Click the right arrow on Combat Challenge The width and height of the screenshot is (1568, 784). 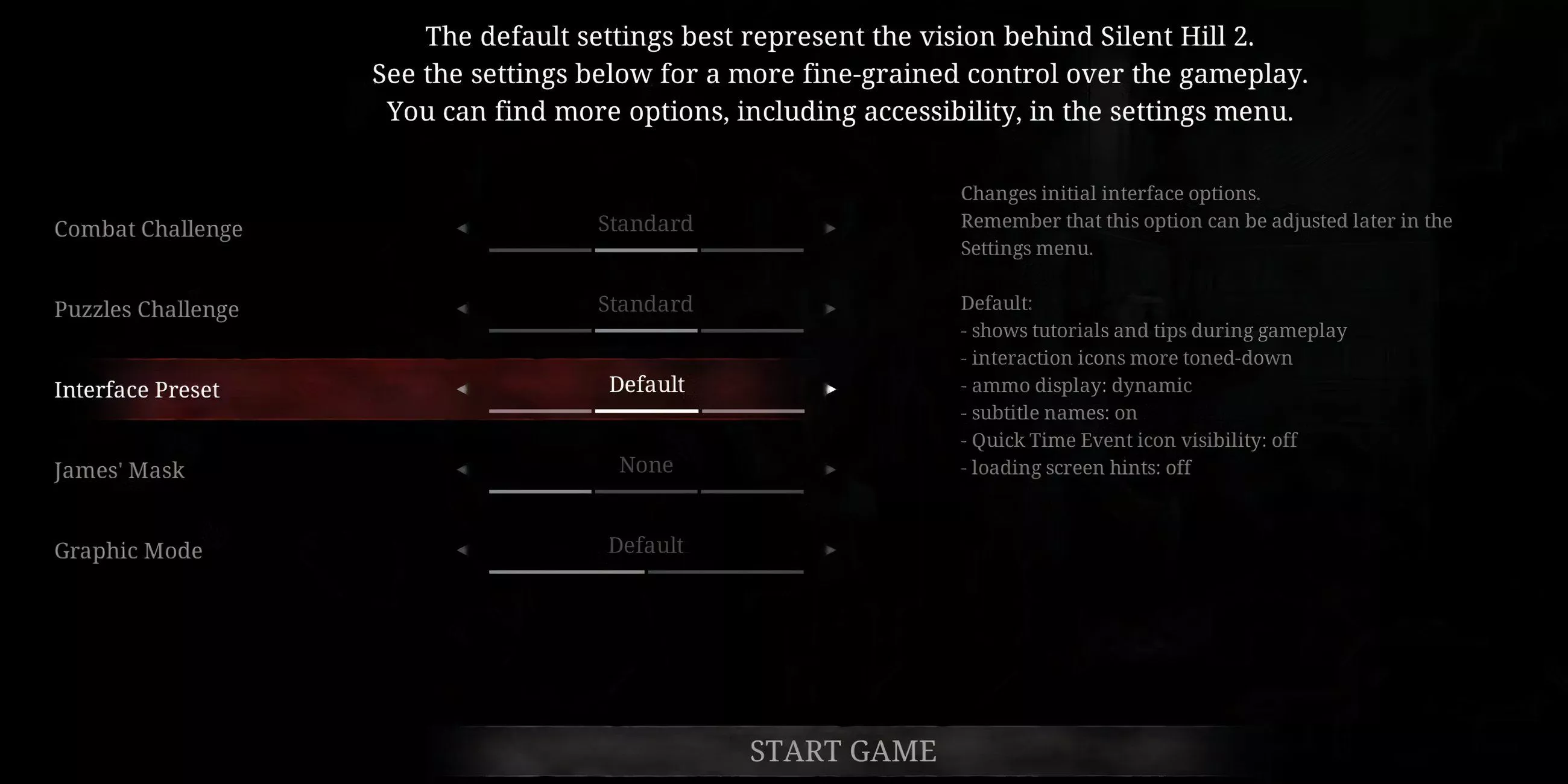point(831,228)
